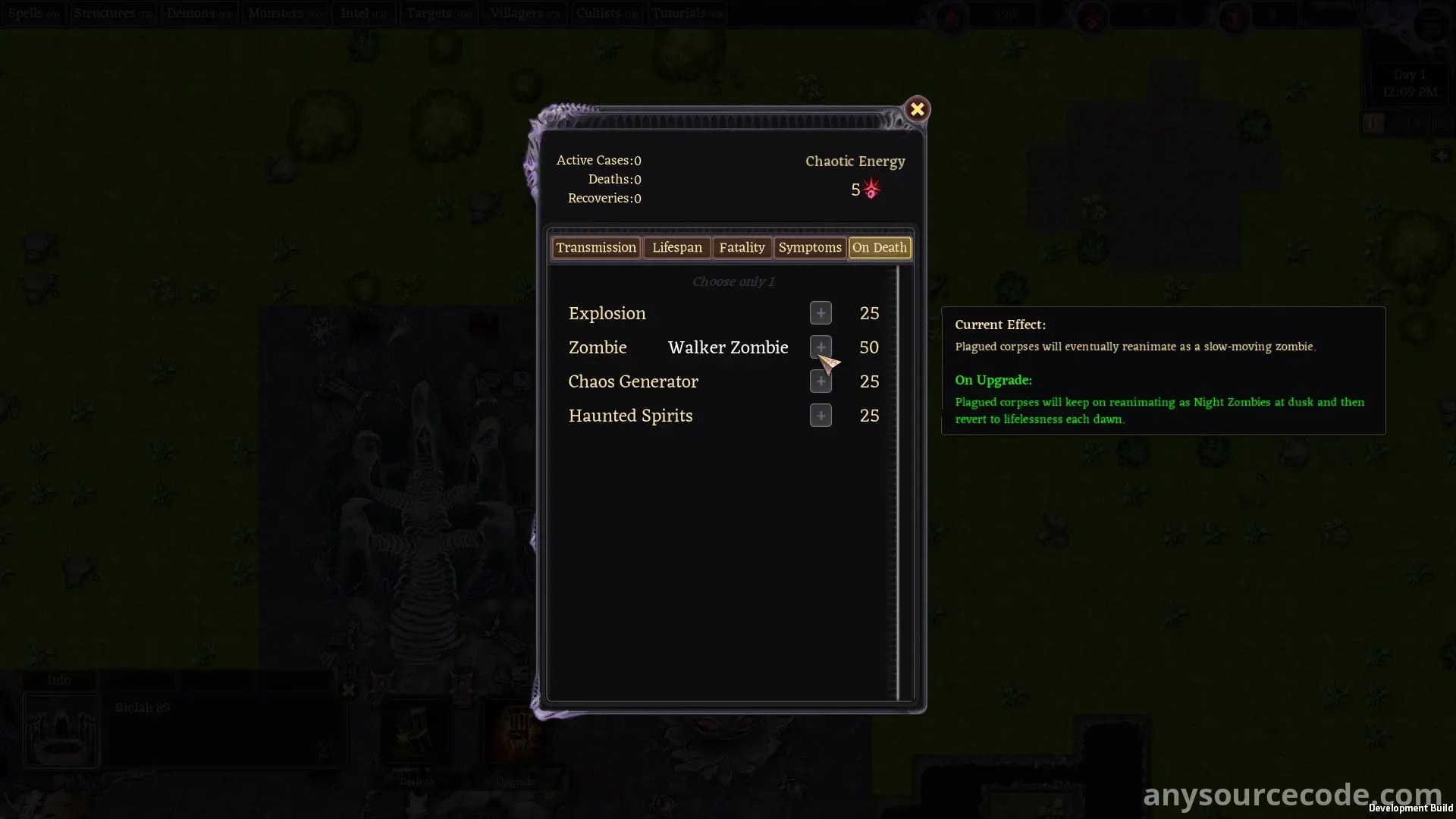
Task: Choose the On Death tab
Action: pyautogui.click(x=879, y=248)
